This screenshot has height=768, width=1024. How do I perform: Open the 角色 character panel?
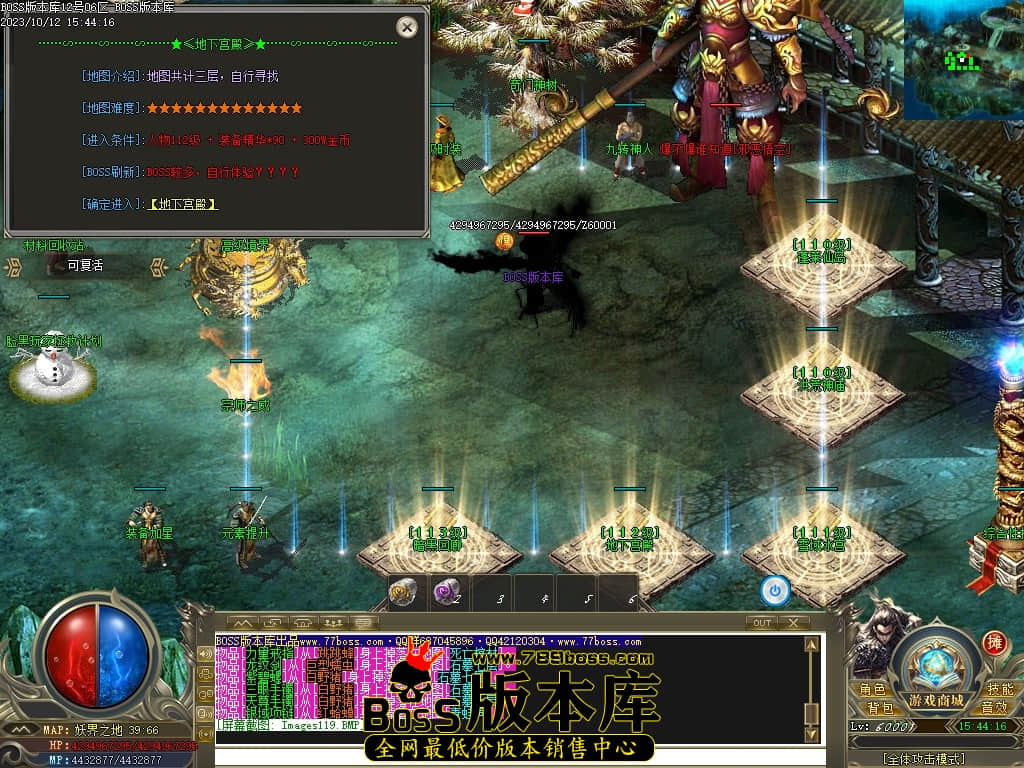pyautogui.click(x=871, y=690)
